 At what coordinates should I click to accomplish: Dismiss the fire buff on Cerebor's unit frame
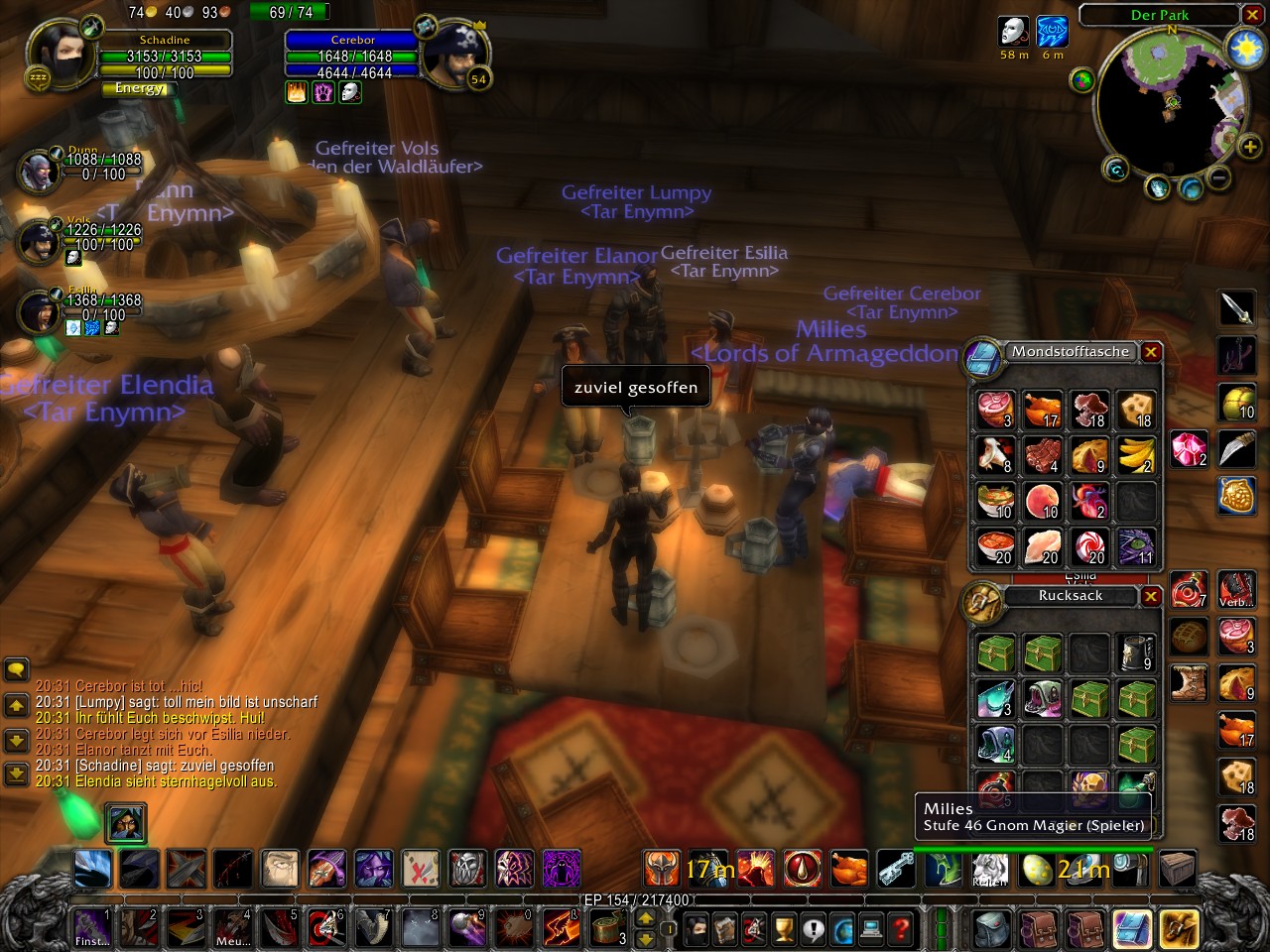click(297, 93)
